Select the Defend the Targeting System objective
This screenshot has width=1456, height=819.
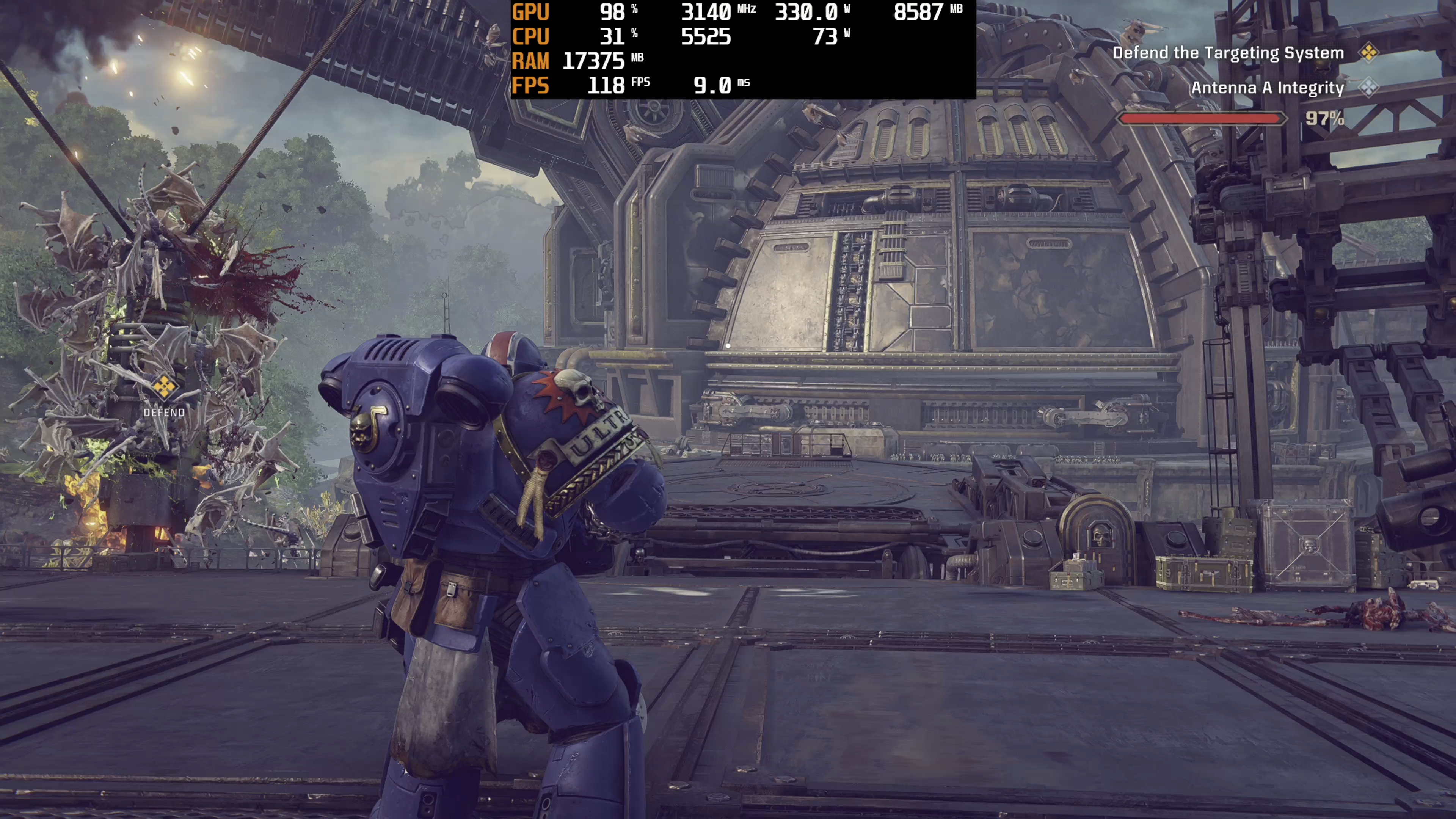(1228, 53)
